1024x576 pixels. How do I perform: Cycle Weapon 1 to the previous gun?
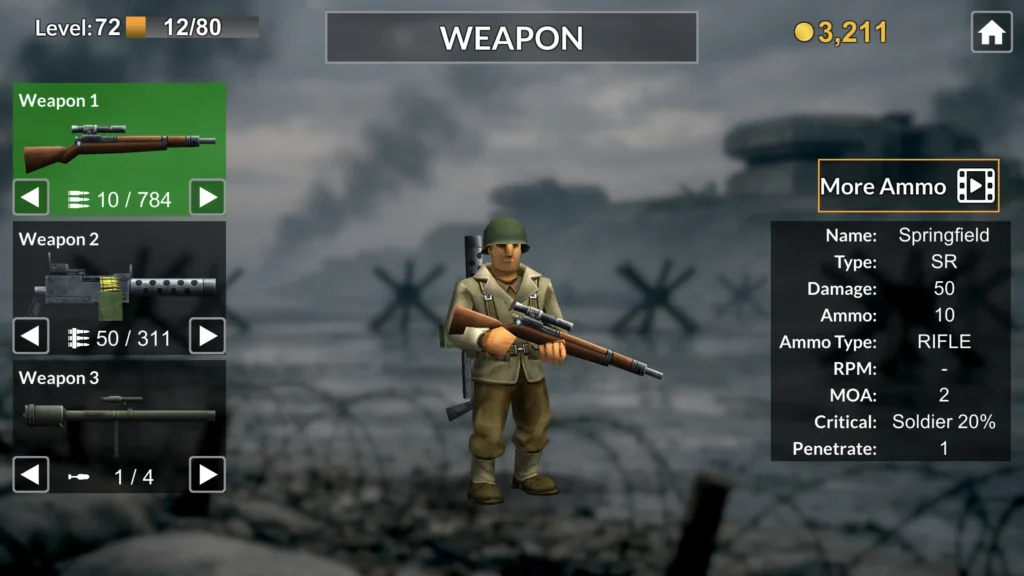(x=31, y=197)
